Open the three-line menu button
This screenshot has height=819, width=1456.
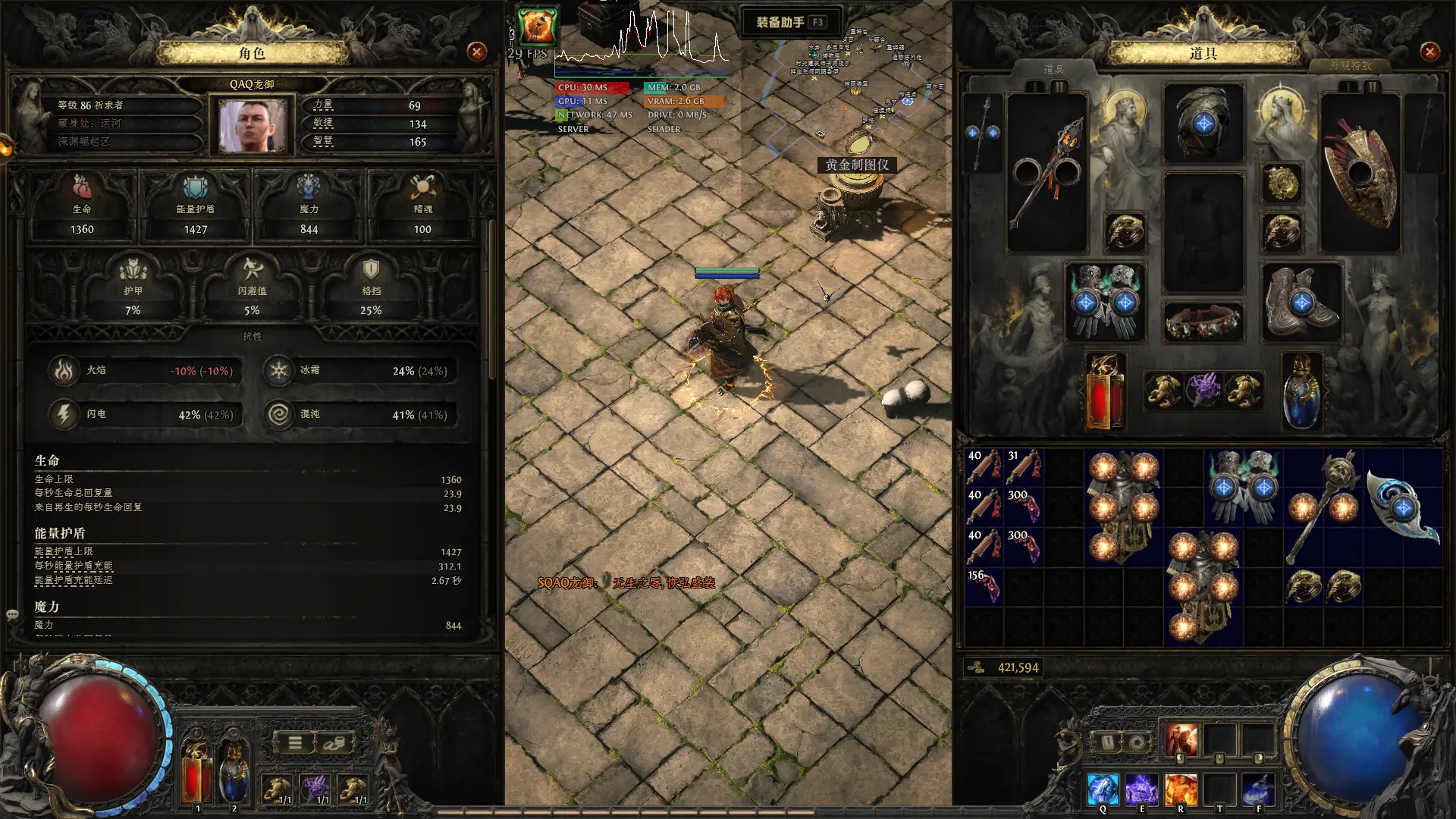(295, 743)
